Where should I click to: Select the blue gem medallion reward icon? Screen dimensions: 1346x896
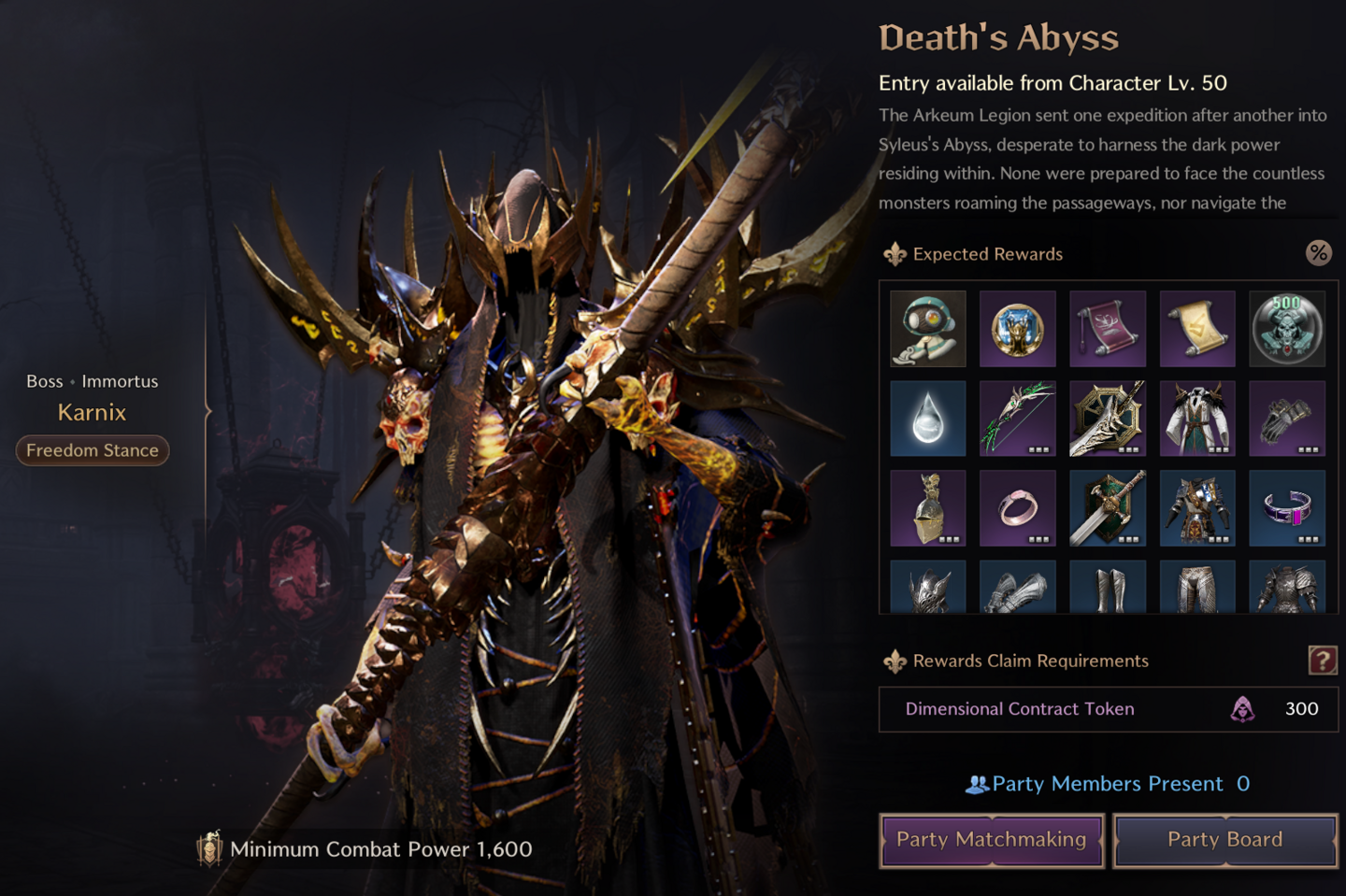click(x=1018, y=329)
